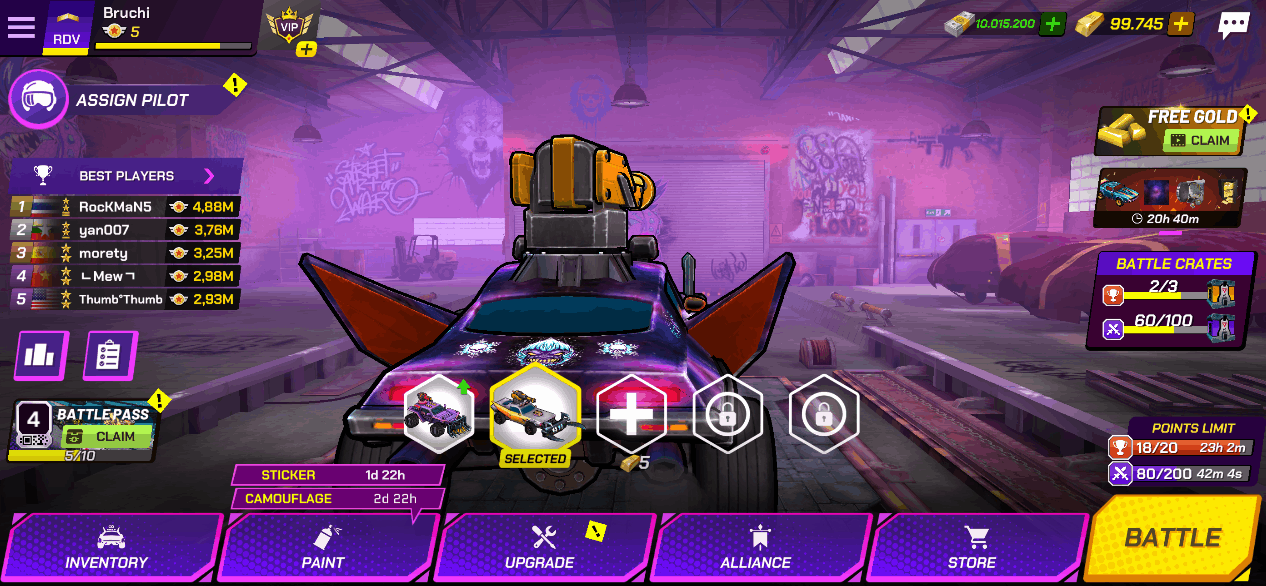Go to the Paint section
Viewport: 1266px width, 586px height.
(x=323, y=548)
